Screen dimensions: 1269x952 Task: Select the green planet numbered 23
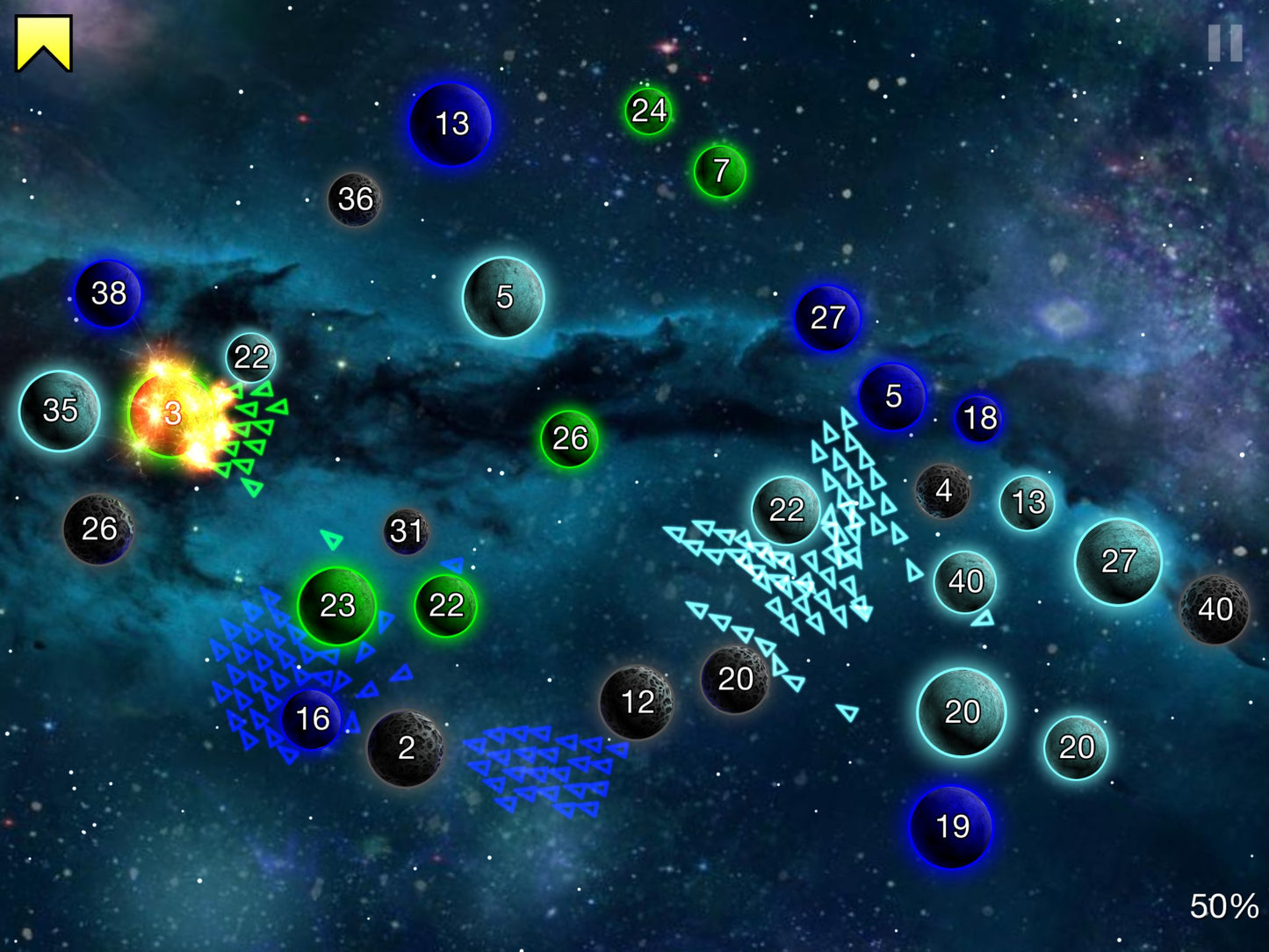point(337,605)
